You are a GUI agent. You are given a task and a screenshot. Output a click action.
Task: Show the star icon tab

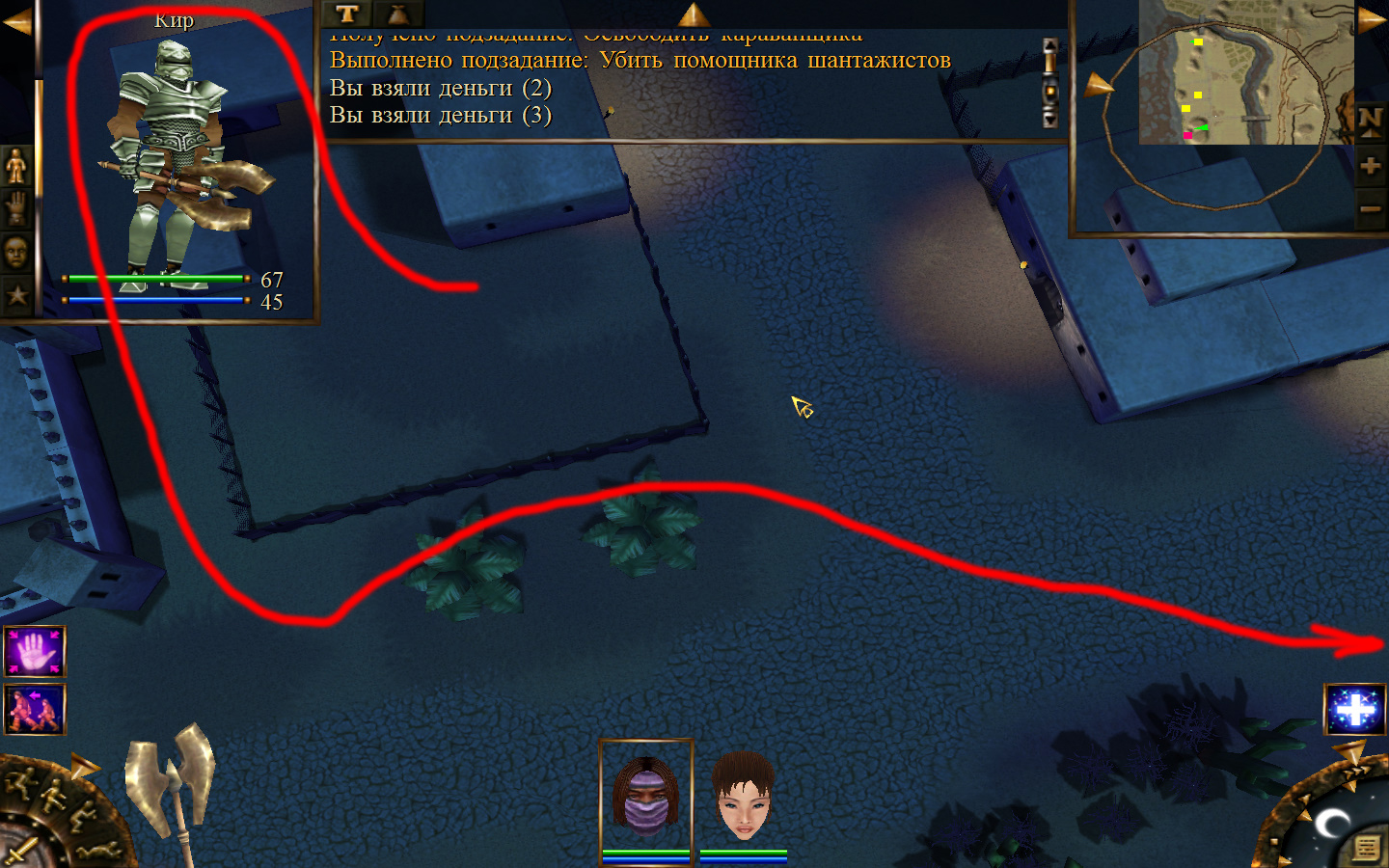pos(16,295)
